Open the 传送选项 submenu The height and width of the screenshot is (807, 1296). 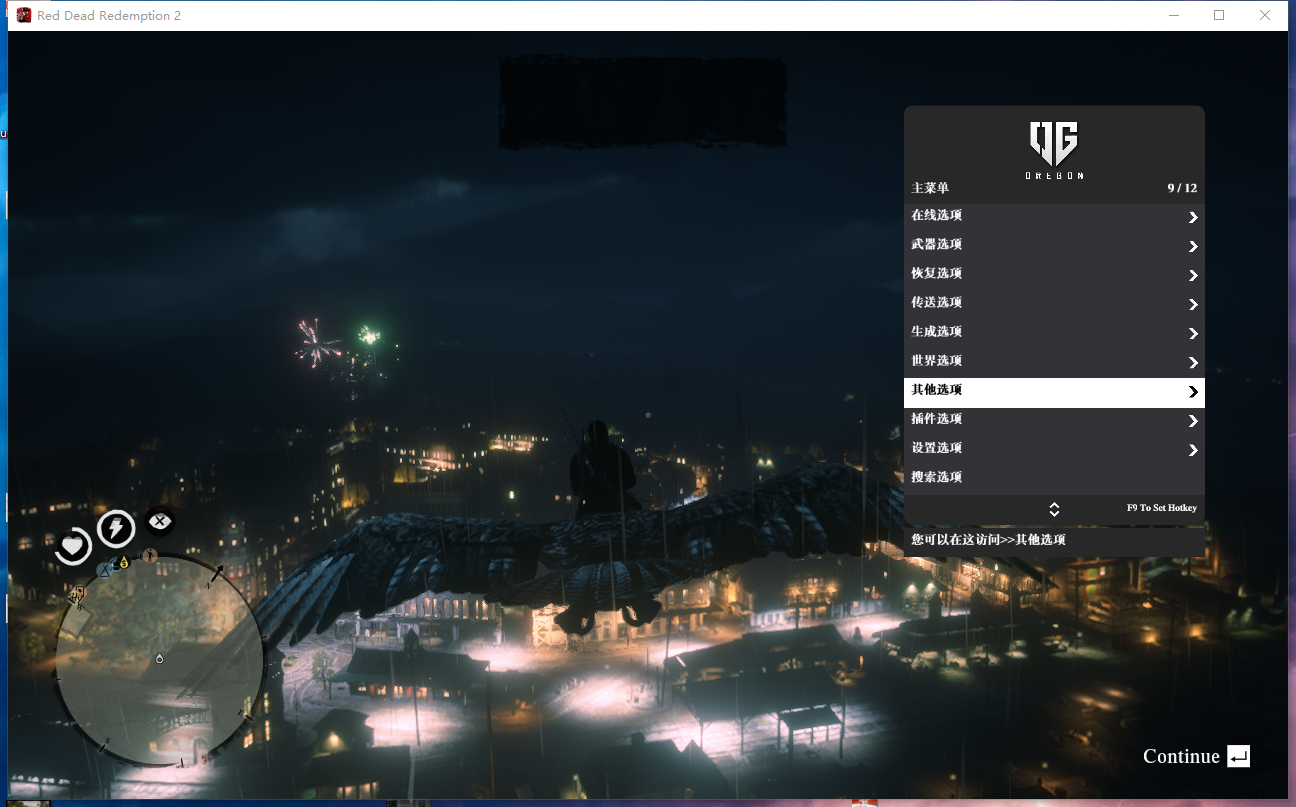tap(1053, 304)
